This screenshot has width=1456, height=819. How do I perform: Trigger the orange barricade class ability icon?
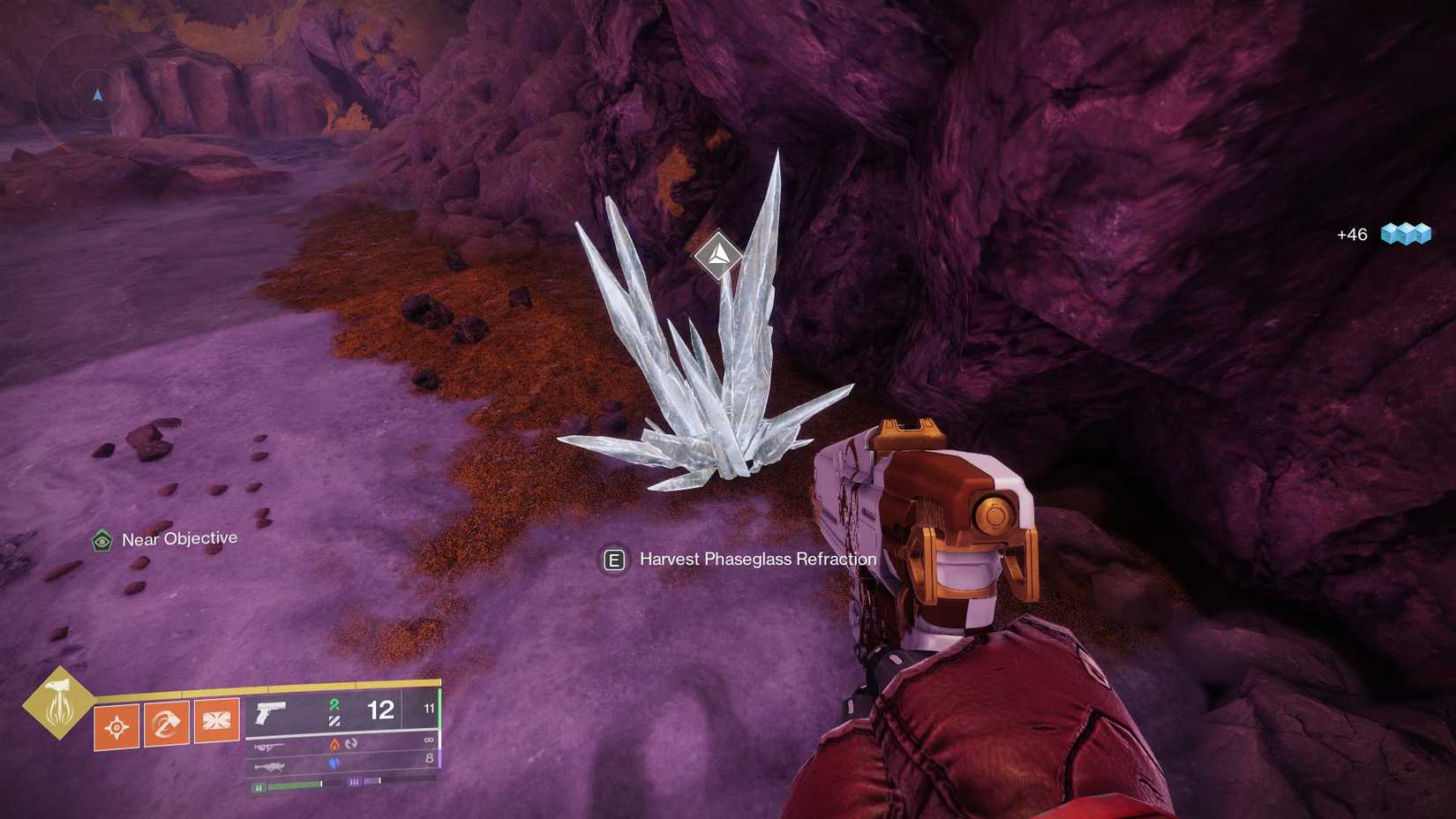tap(216, 720)
